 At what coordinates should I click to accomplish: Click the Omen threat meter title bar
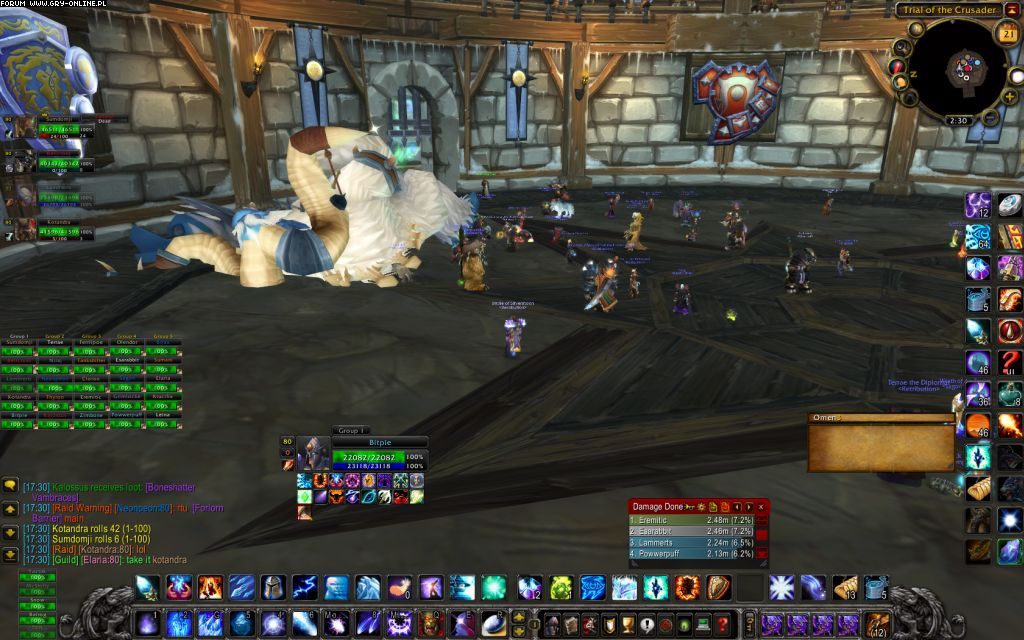(x=880, y=418)
